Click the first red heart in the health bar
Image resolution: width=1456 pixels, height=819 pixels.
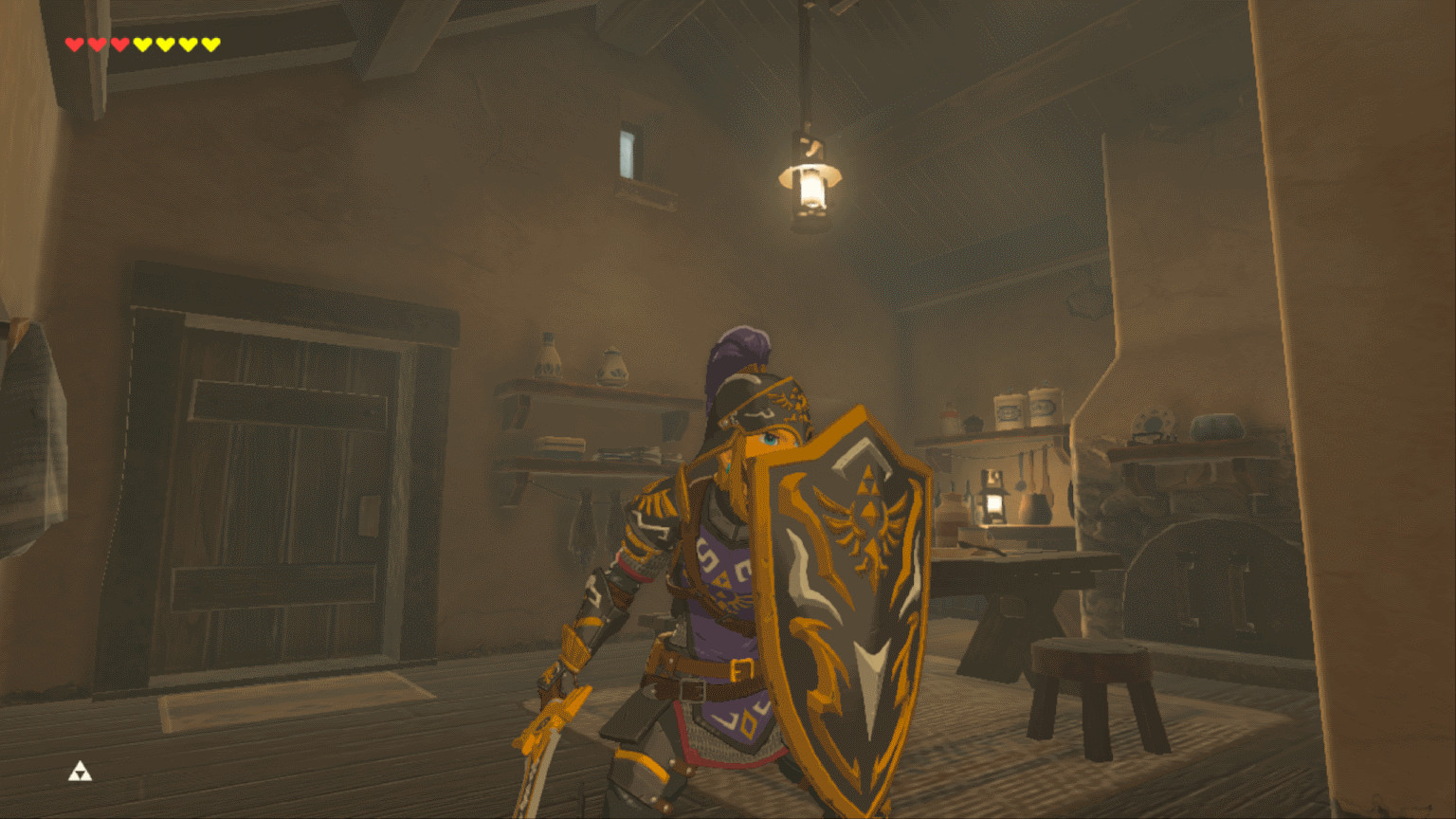(74, 43)
